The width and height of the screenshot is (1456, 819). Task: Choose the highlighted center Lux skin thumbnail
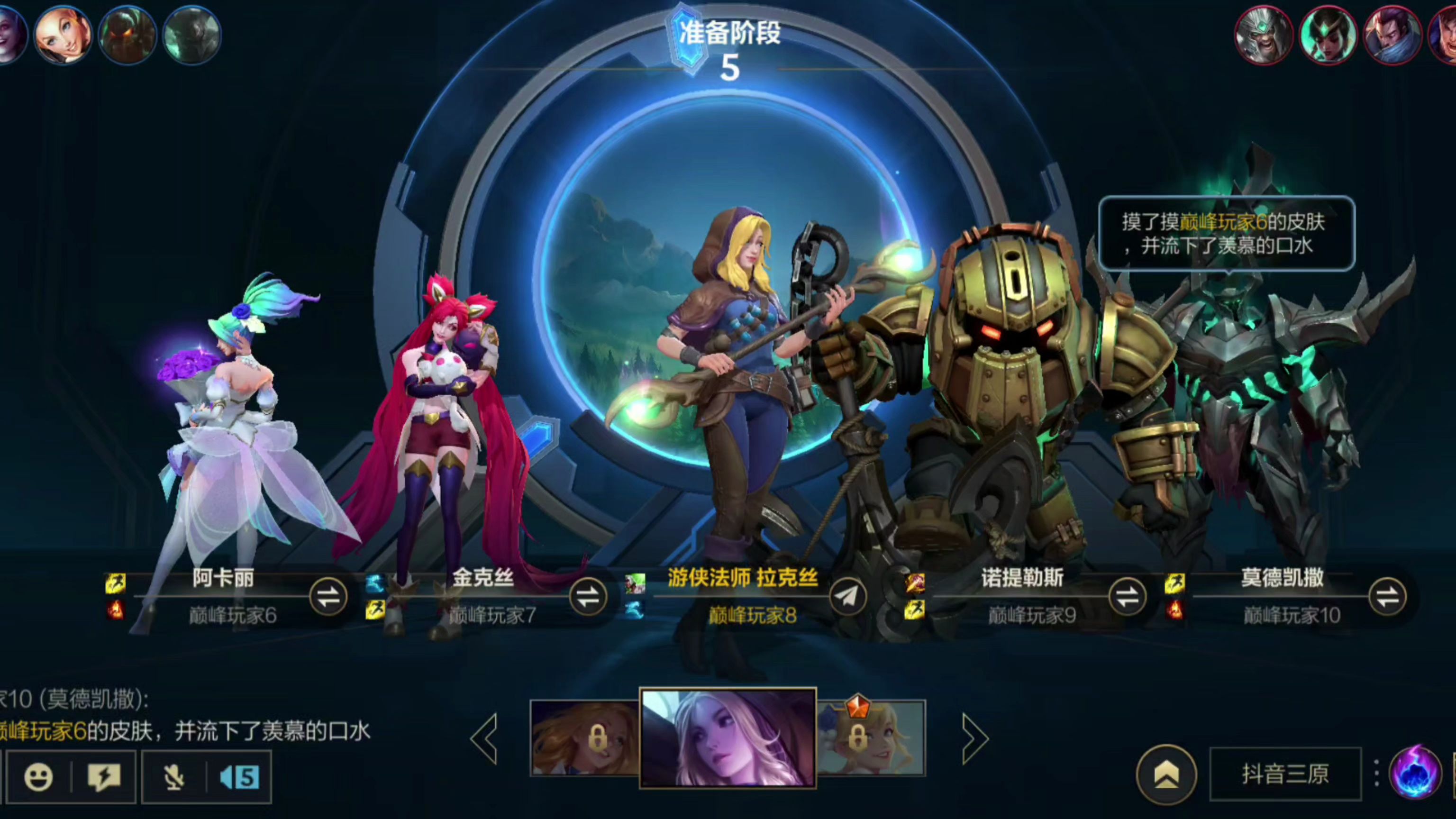pos(728,738)
